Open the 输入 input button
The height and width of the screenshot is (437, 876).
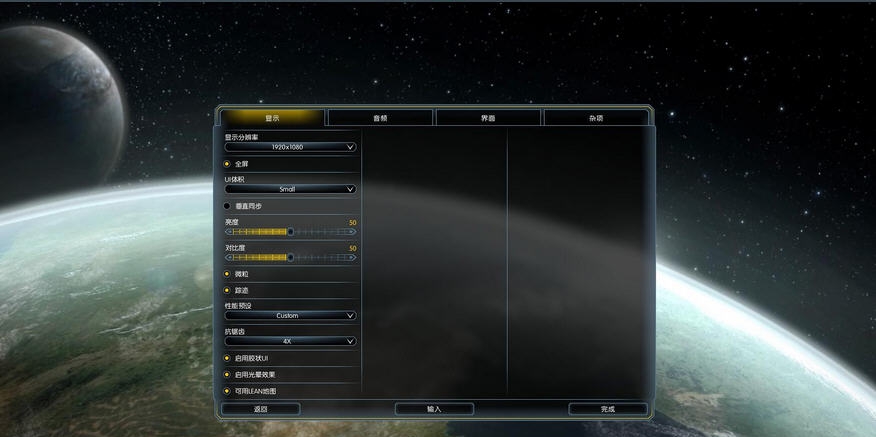434,409
